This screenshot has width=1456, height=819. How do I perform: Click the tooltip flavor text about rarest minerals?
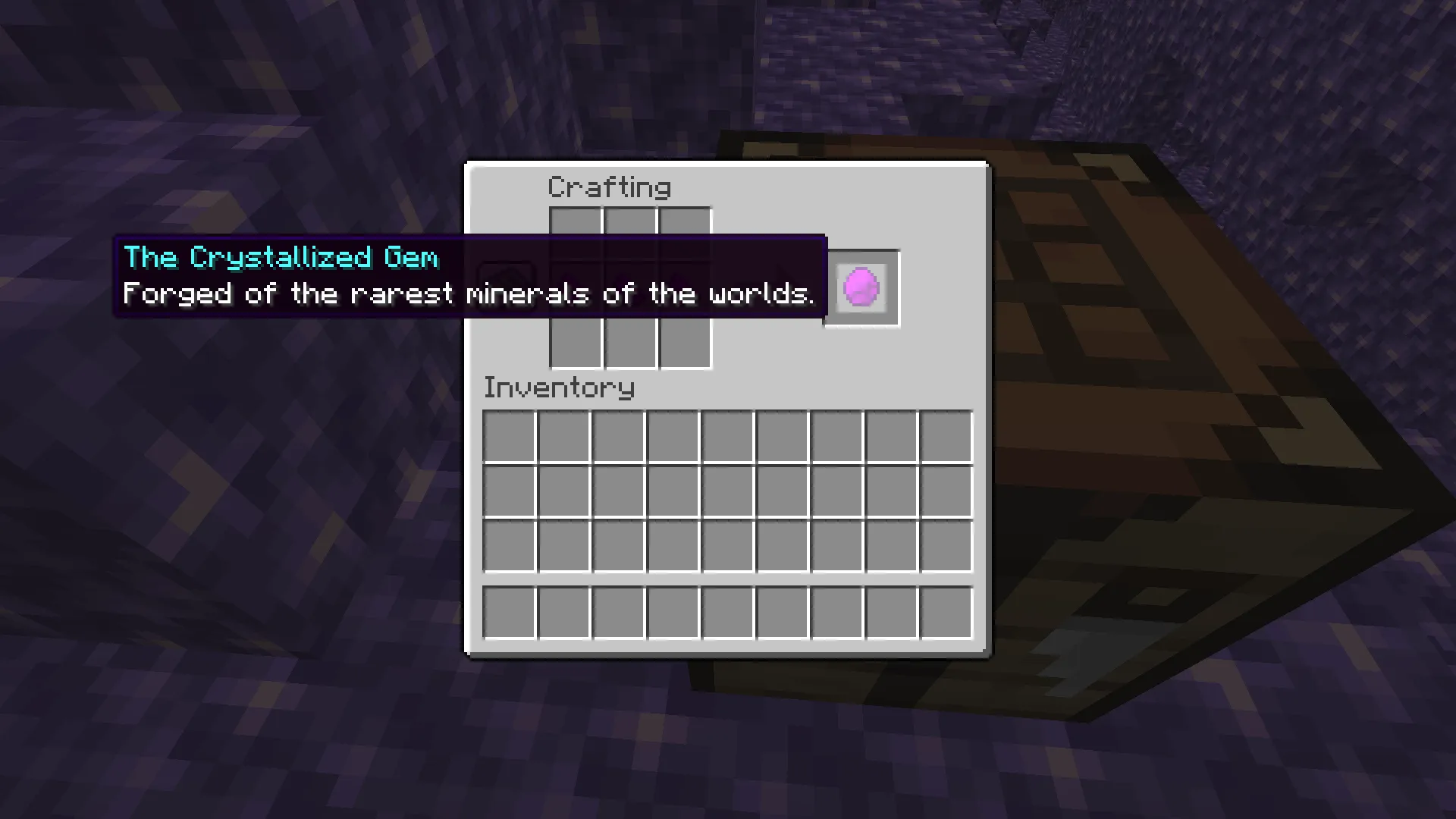click(468, 294)
